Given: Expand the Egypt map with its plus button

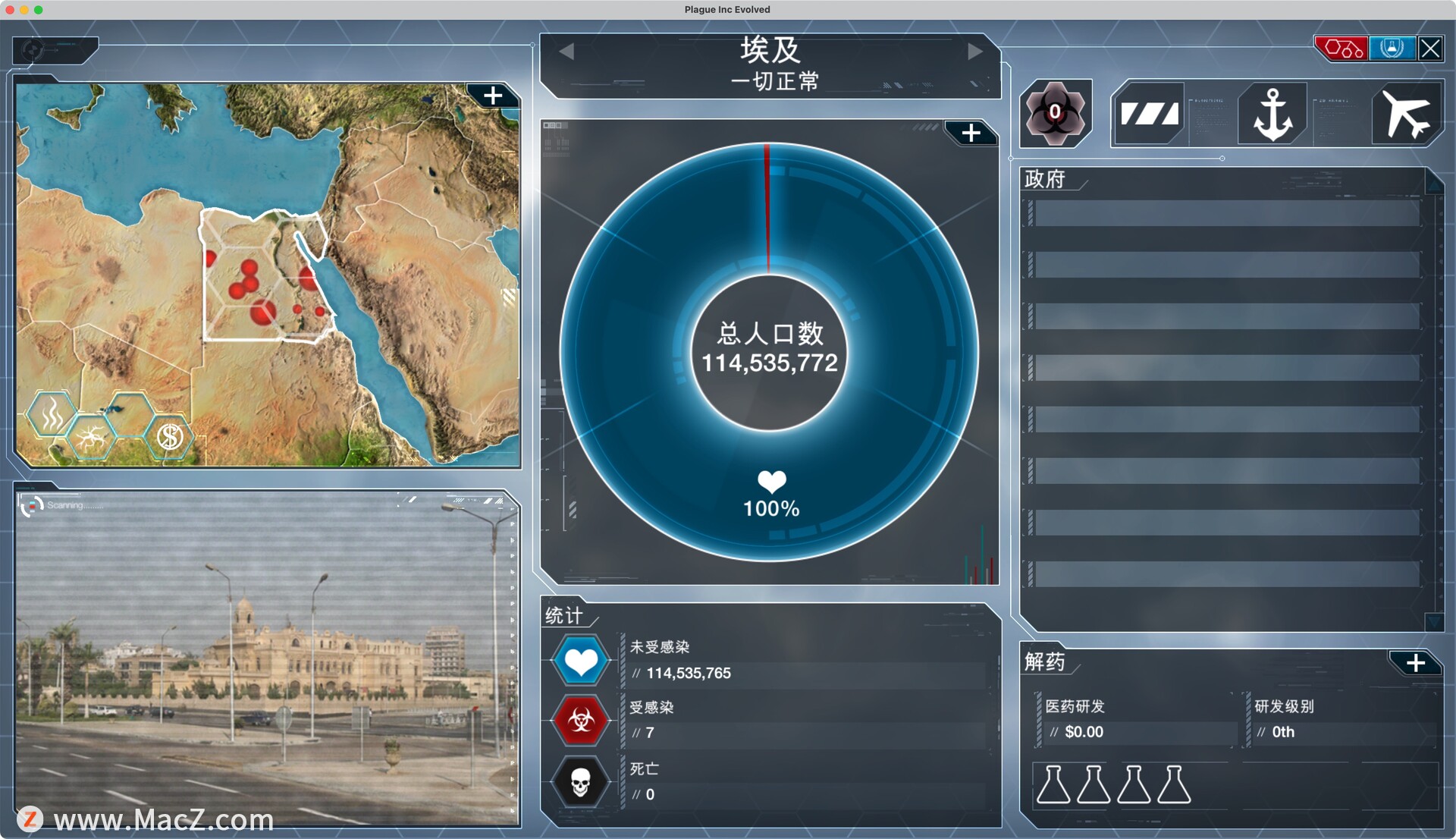Looking at the screenshot, I should [493, 96].
